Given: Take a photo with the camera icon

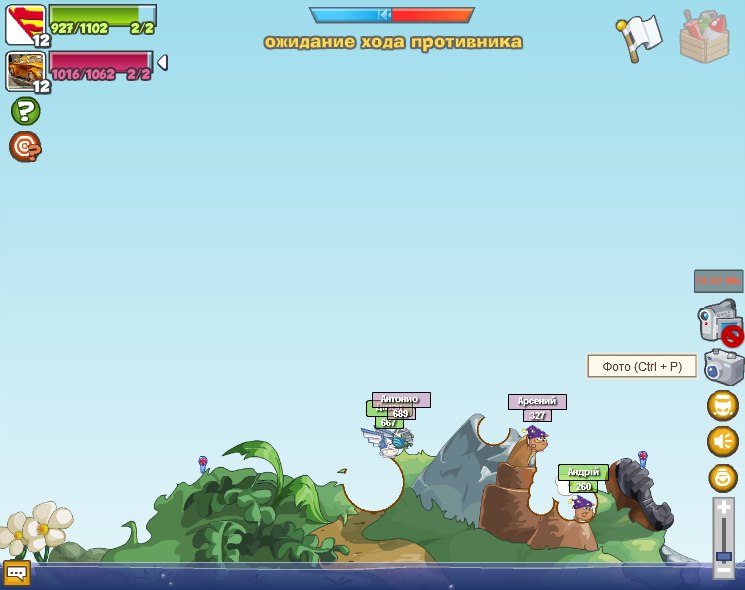Looking at the screenshot, I should 724,367.
